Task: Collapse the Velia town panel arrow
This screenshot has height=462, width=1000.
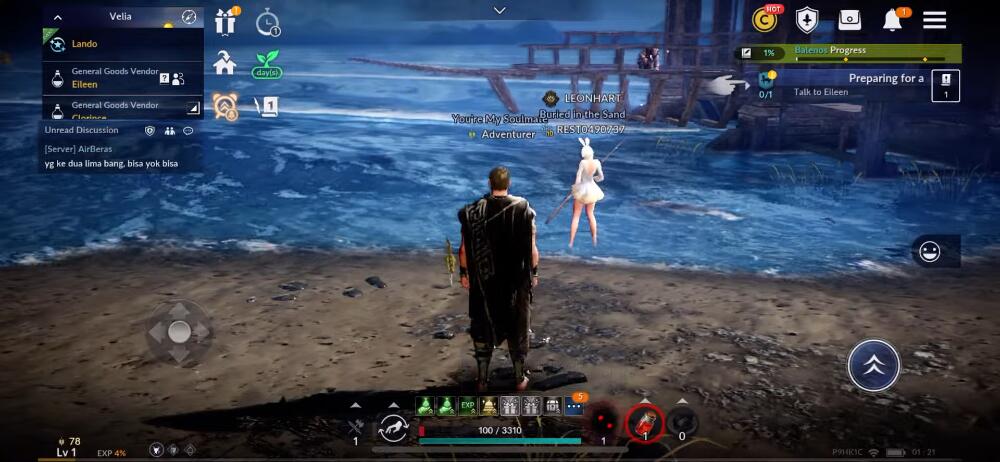Action: pos(58,17)
